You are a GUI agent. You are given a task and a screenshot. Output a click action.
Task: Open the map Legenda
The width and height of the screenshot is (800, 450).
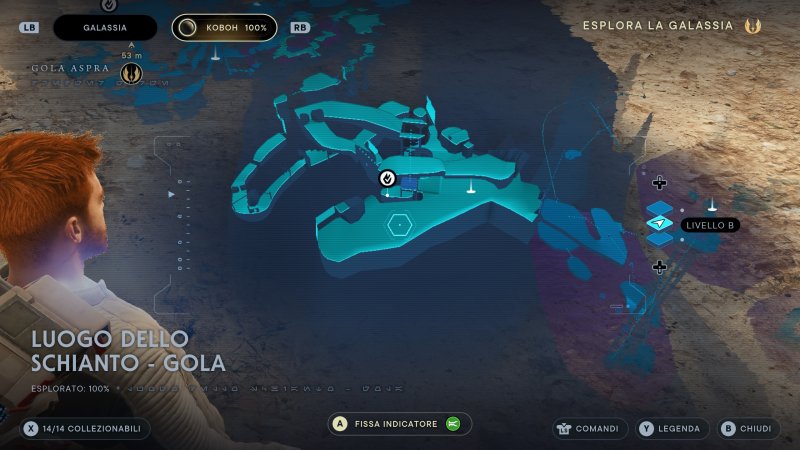670,428
